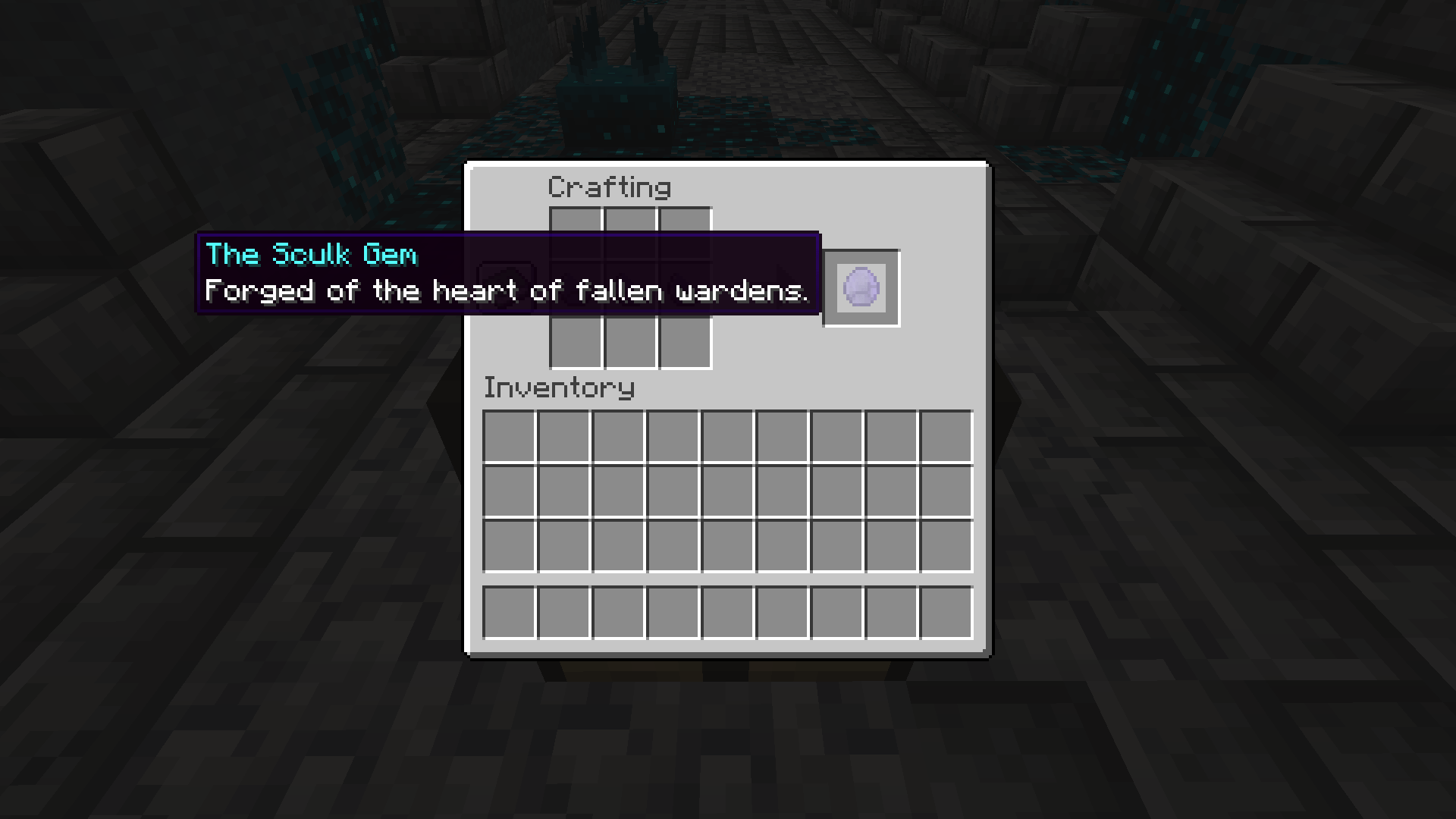
Task: Click the last hotbar slot
Action: click(x=945, y=613)
